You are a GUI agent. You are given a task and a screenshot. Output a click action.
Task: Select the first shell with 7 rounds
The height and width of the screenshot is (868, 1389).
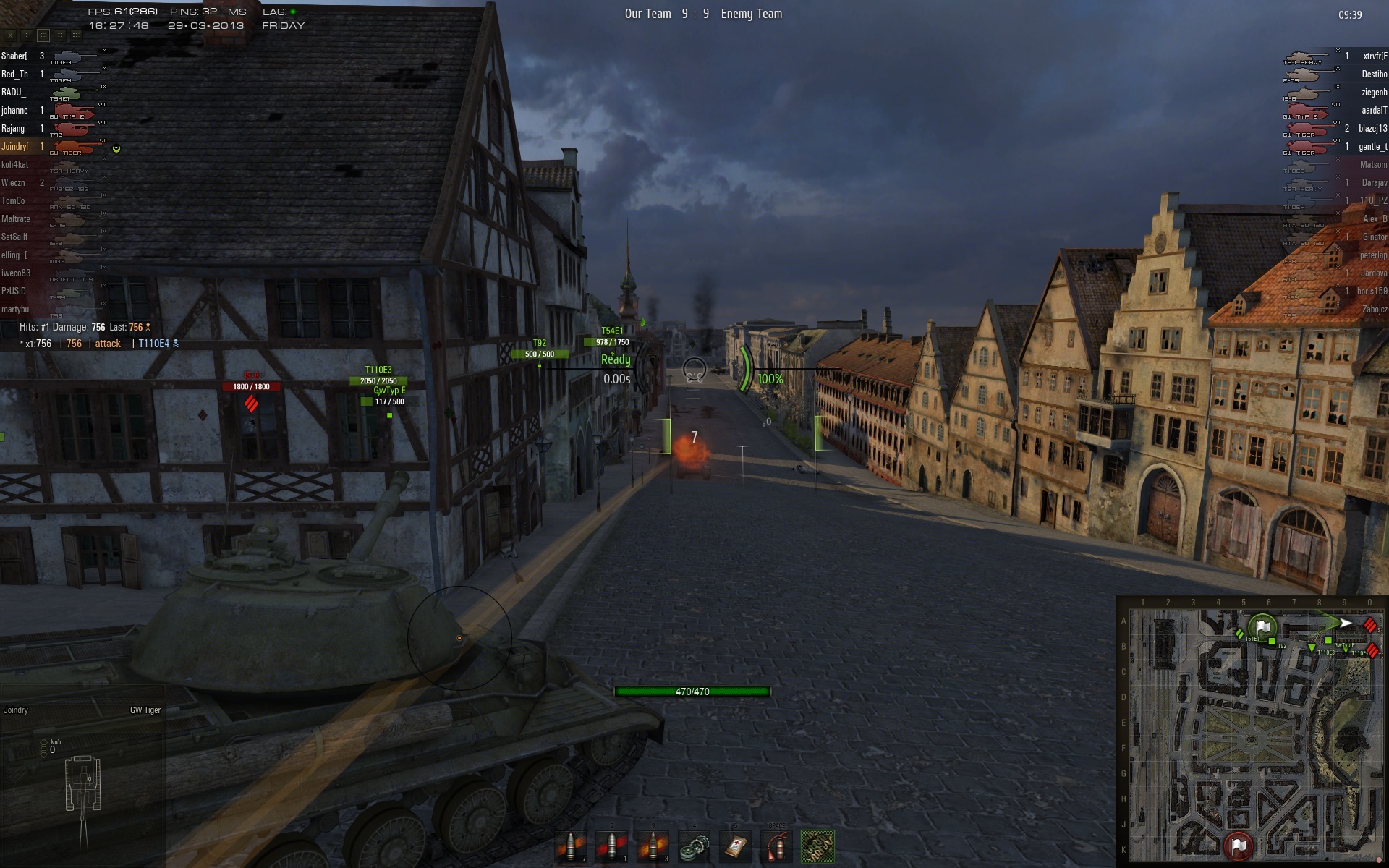click(x=571, y=846)
